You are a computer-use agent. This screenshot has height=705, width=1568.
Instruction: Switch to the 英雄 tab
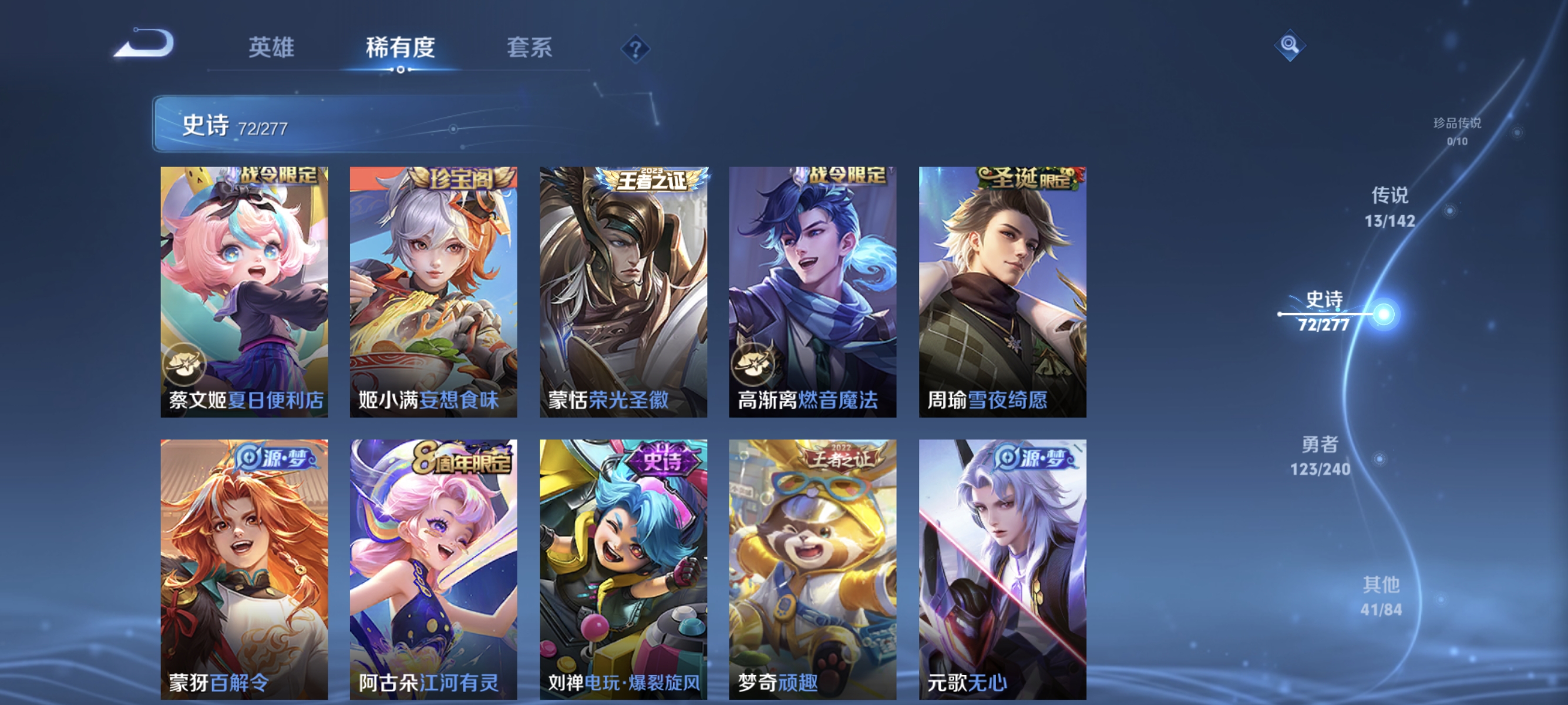(x=272, y=49)
